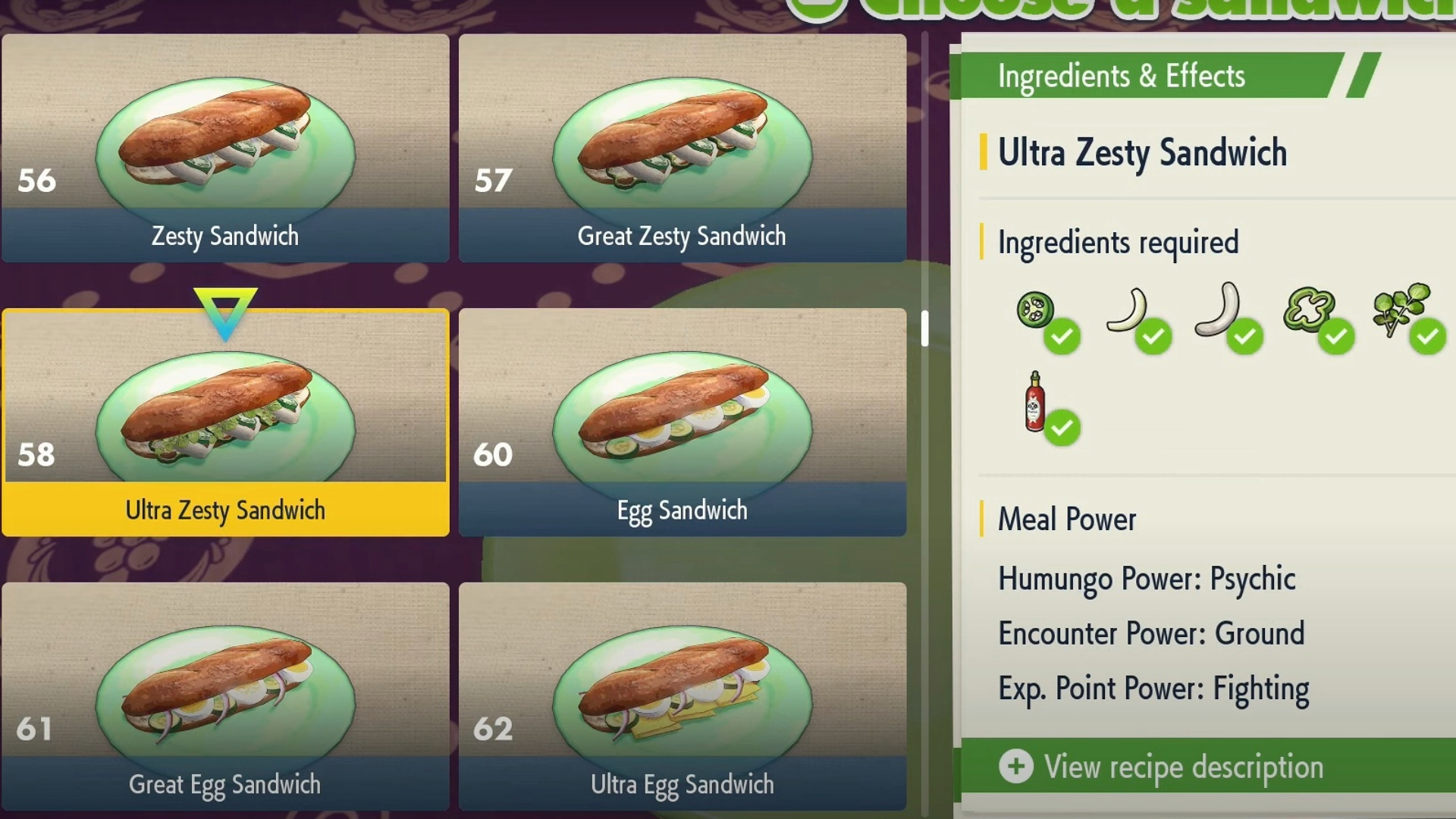Image resolution: width=1456 pixels, height=819 pixels.
Task: Choose the Great Egg Sandwich recipe
Action: [225, 696]
